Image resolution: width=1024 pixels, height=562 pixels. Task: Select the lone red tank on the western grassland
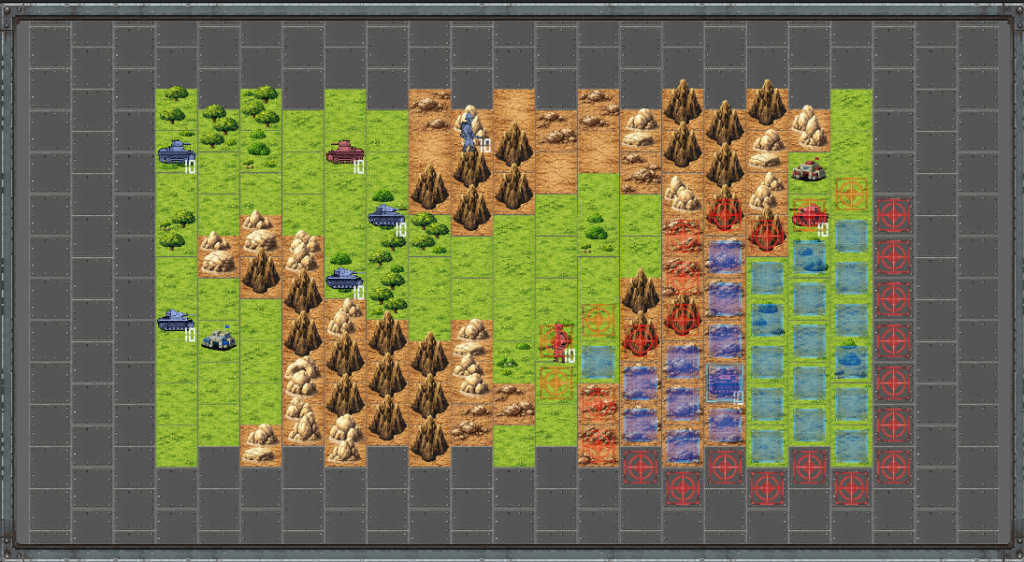point(344,152)
